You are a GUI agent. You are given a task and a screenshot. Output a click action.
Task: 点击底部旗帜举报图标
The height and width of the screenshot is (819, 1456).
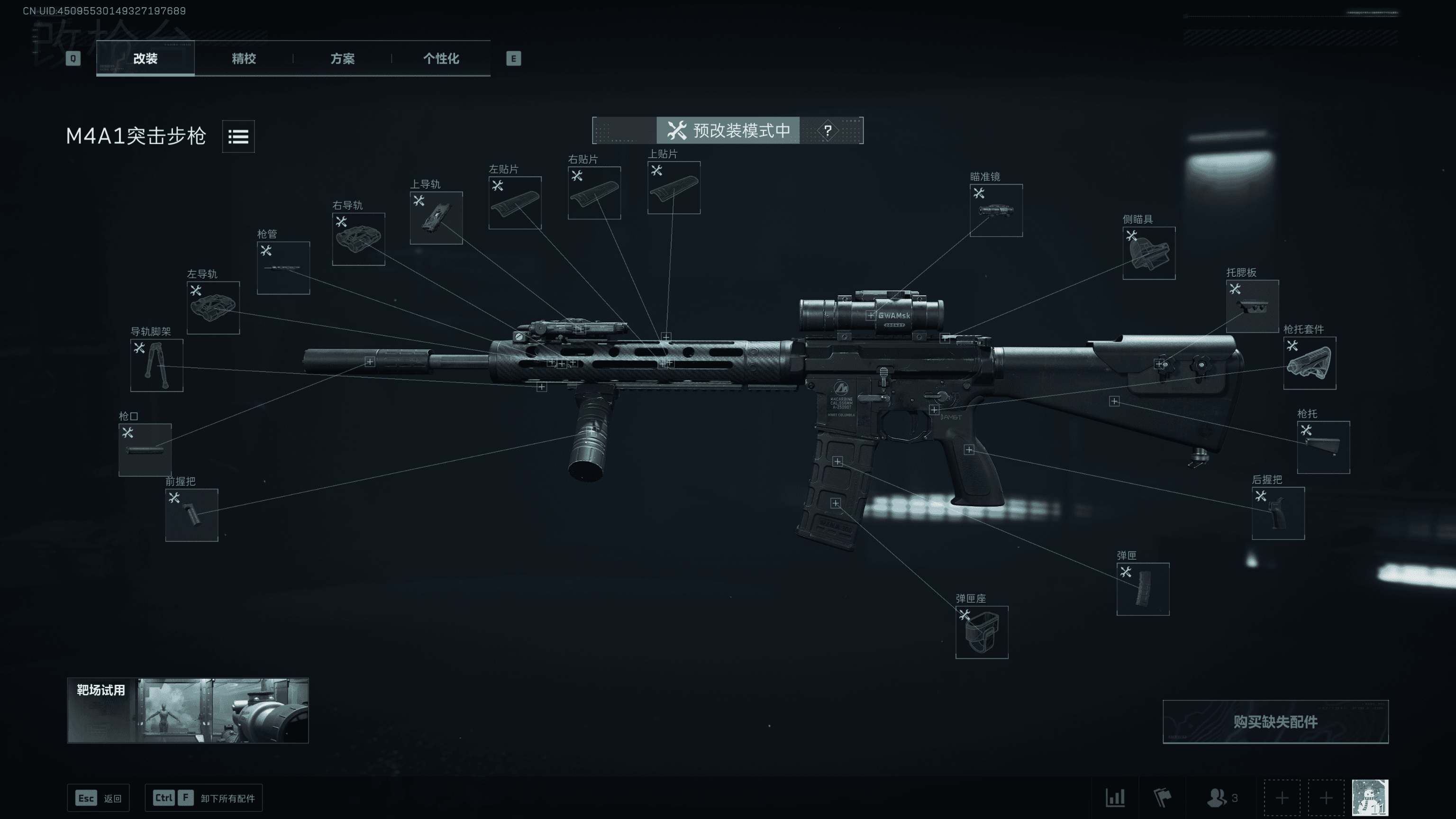pyautogui.click(x=1162, y=798)
